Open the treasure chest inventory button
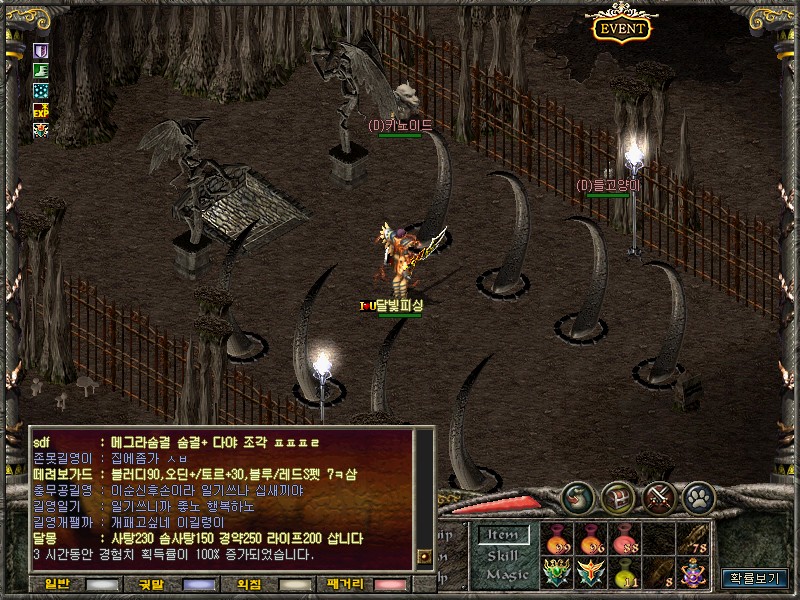This screenshot has height=600, width=800. 618,497
